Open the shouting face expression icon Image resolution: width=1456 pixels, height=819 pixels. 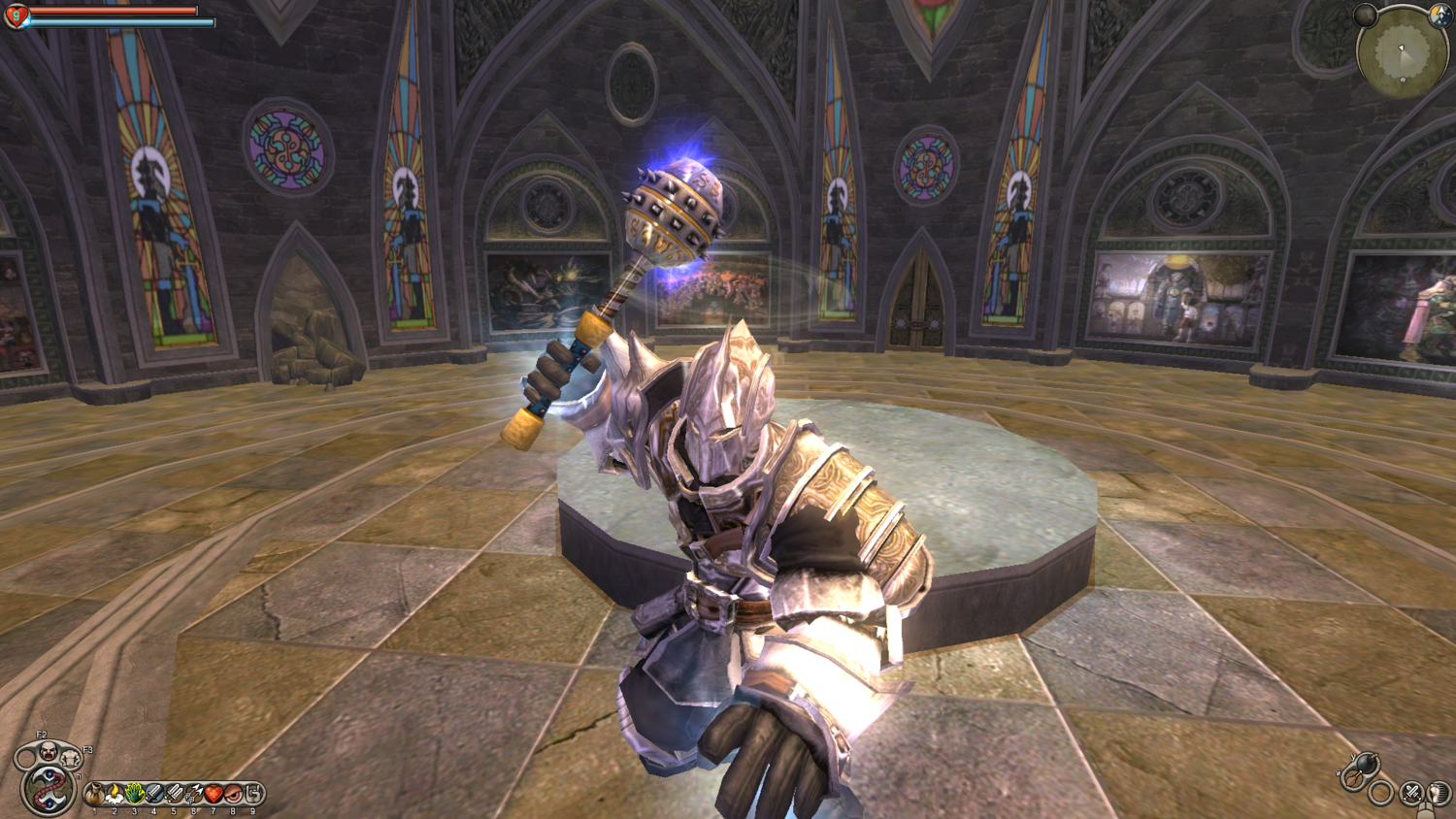point(47,749)
